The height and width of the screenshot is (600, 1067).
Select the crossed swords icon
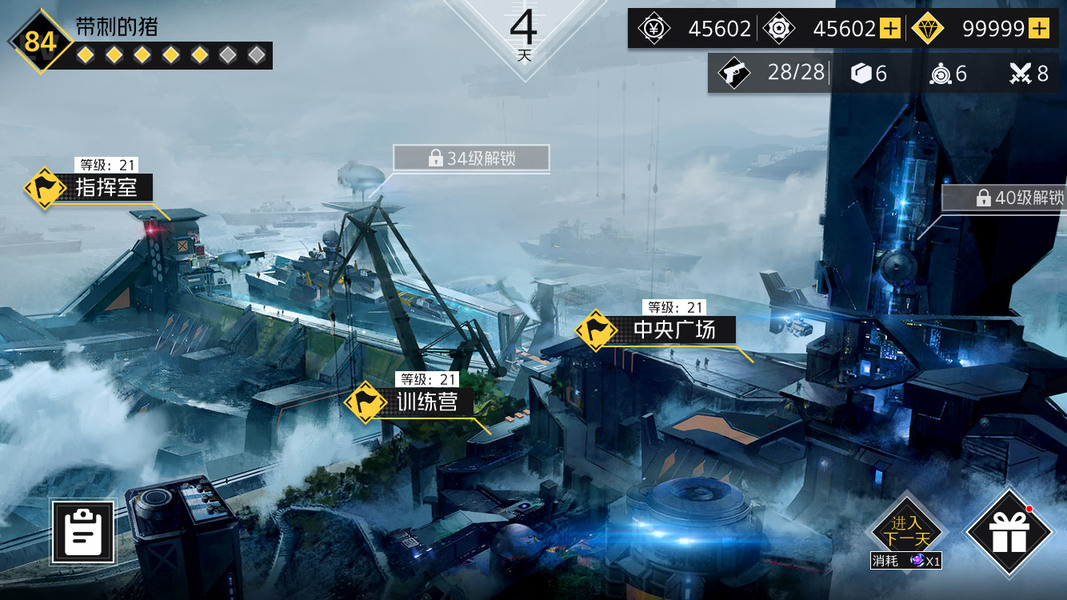click(x=1020, y=73)
